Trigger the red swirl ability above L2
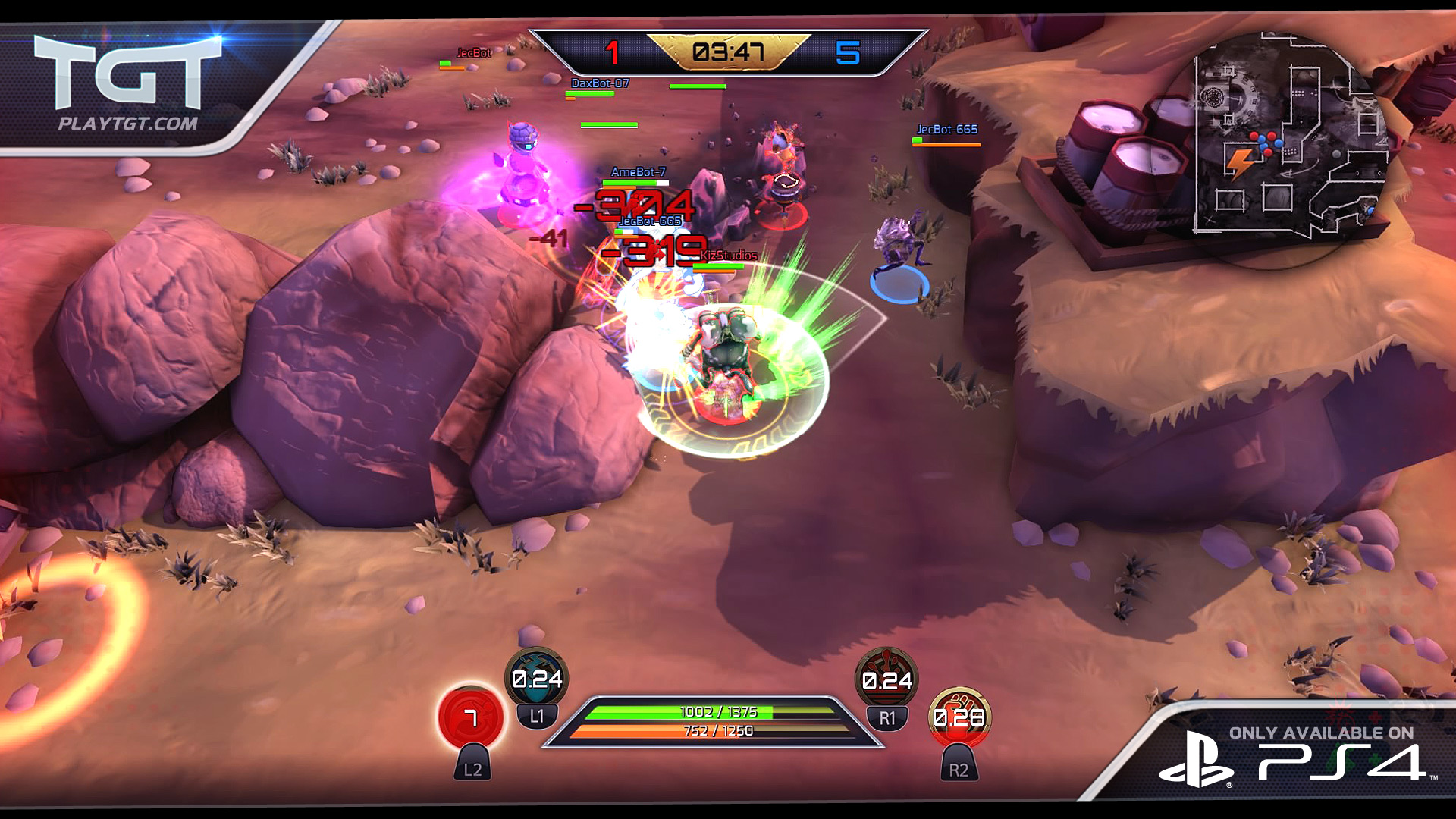This screenshot has height=819, width=1456. (471, 717)
